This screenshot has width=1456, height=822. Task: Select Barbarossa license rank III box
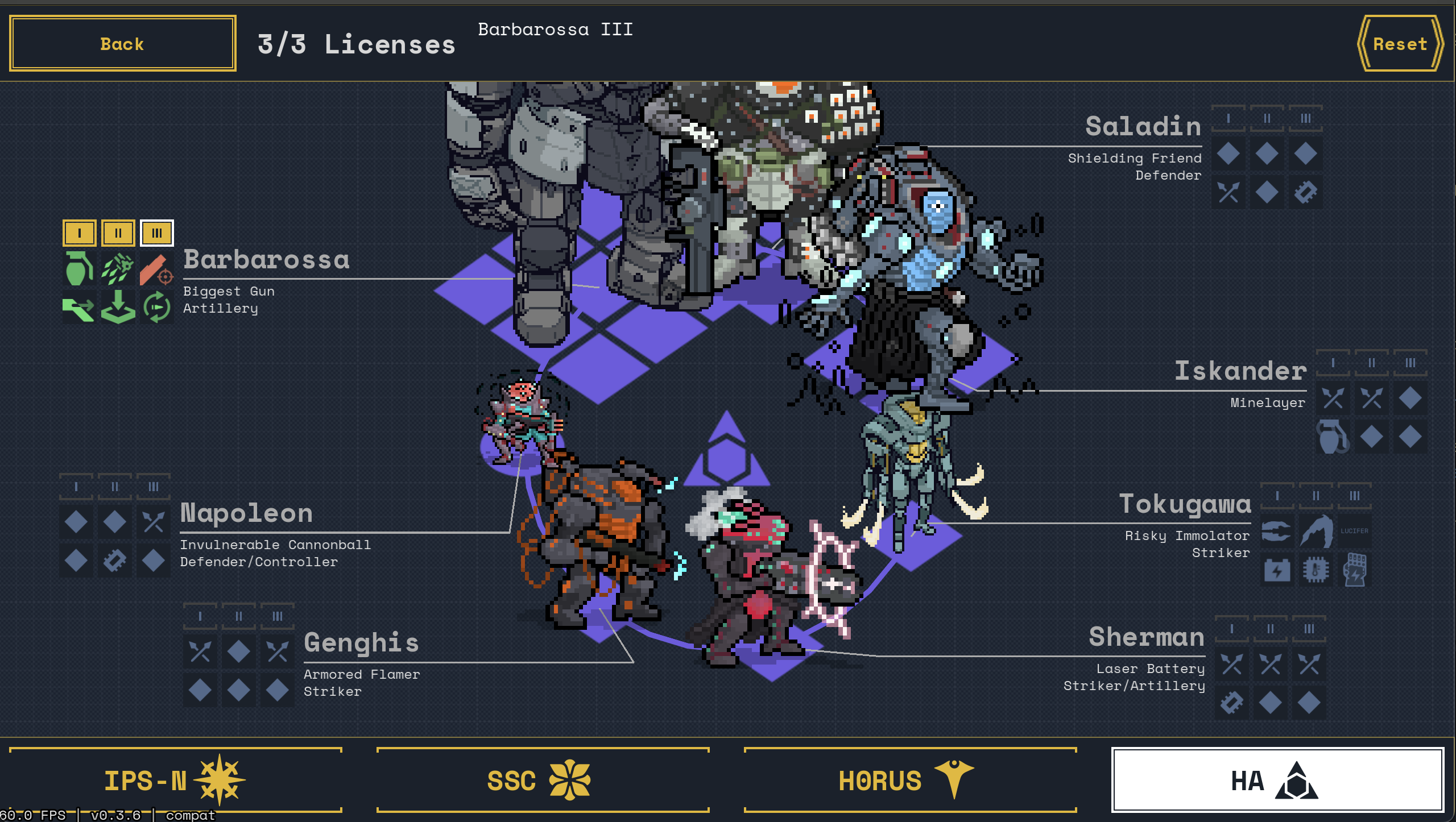click(156, 233)
